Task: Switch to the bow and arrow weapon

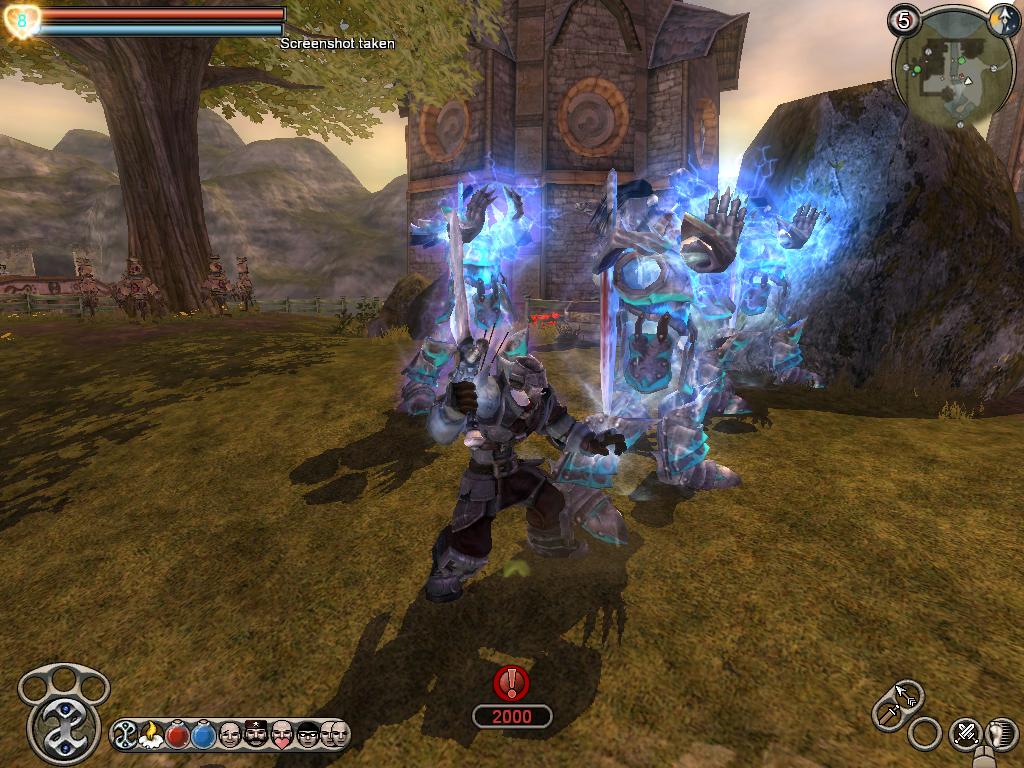Action: pyautogui.click(x=908, y=693)
